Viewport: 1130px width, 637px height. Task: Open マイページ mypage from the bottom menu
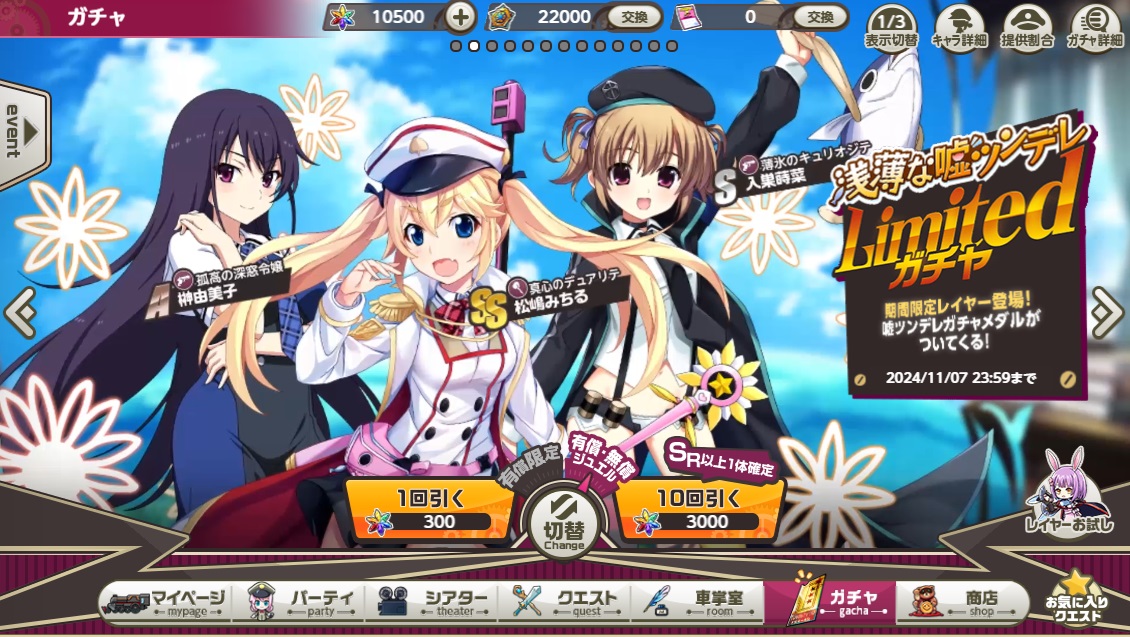166,602
